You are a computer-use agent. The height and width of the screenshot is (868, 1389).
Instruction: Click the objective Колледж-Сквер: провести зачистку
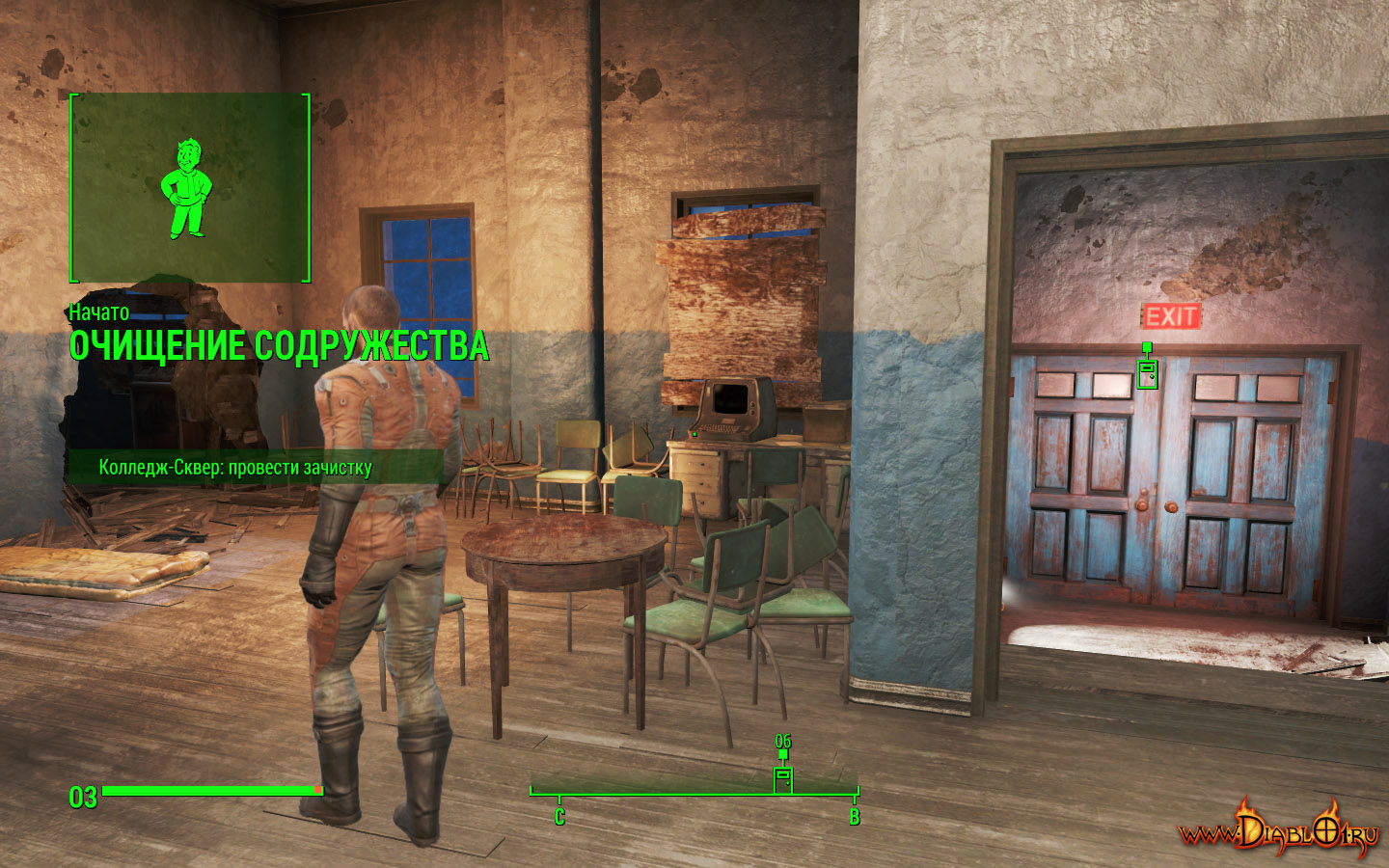pyautogui.click(x=235, y=468)
